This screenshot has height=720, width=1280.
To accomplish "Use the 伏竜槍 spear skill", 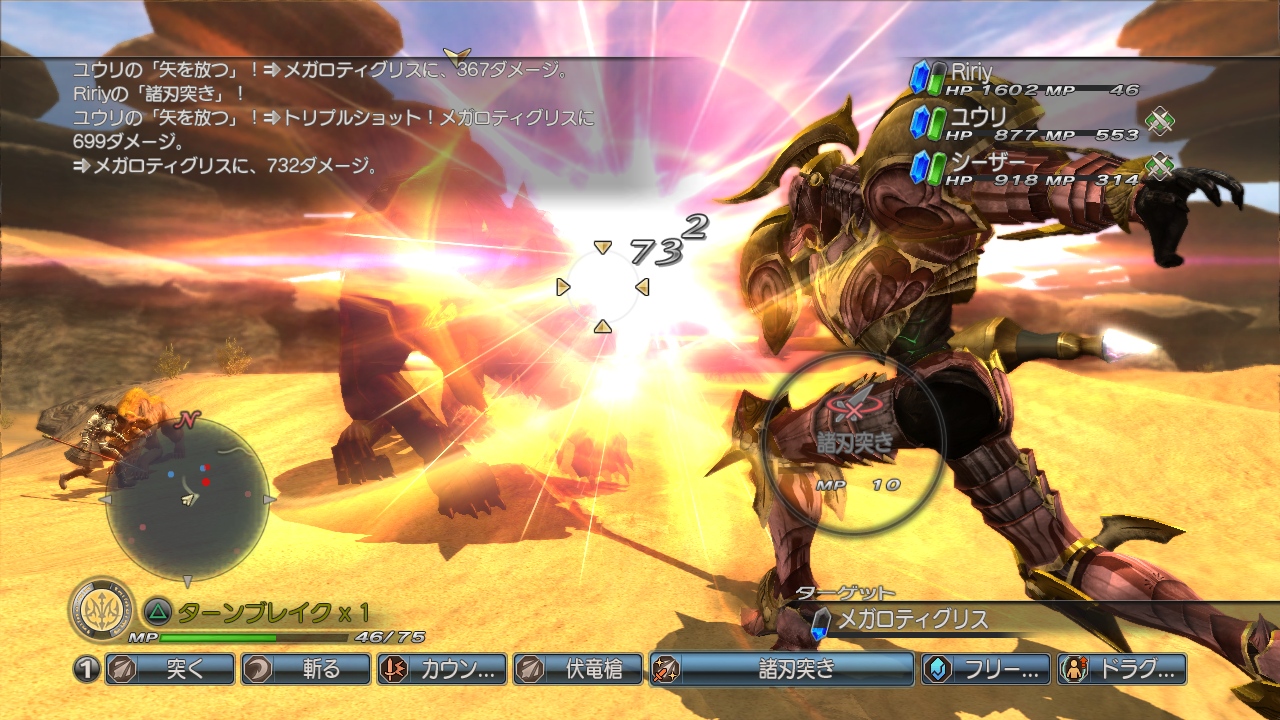I will pos(577,669).
